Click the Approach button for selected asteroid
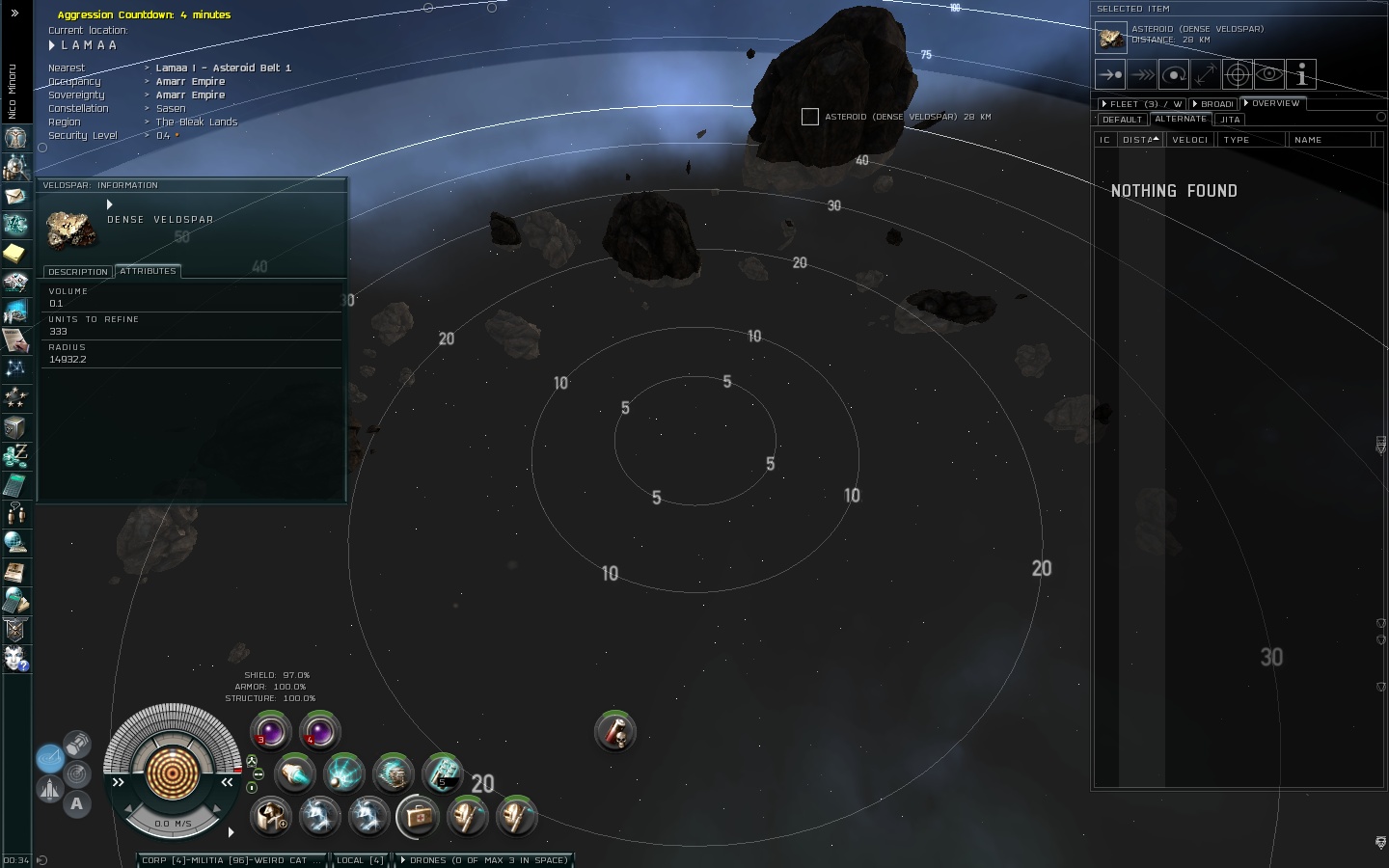 click(x=1110, y=74)
